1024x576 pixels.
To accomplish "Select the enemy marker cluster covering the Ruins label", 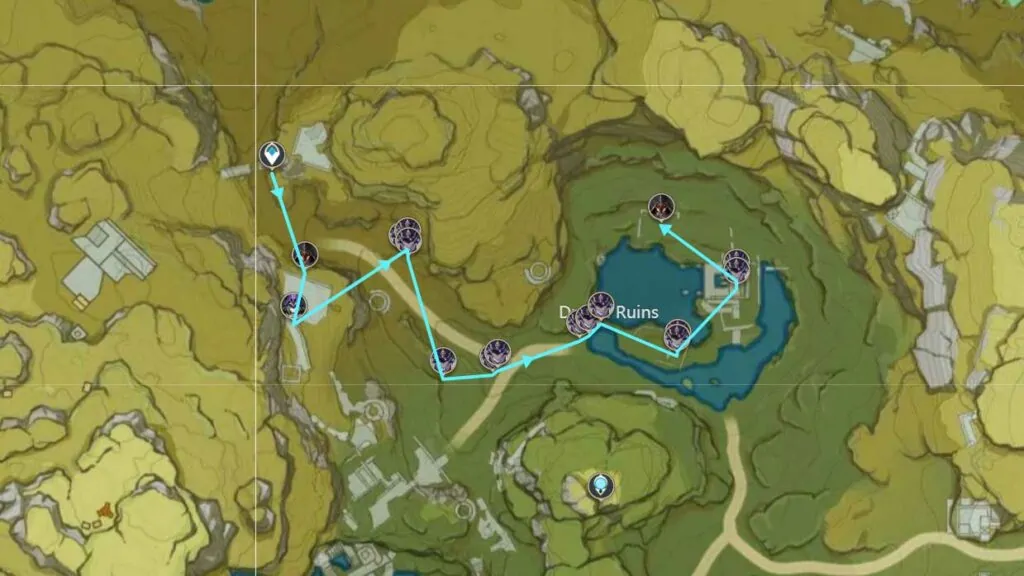I will [589, 314].
